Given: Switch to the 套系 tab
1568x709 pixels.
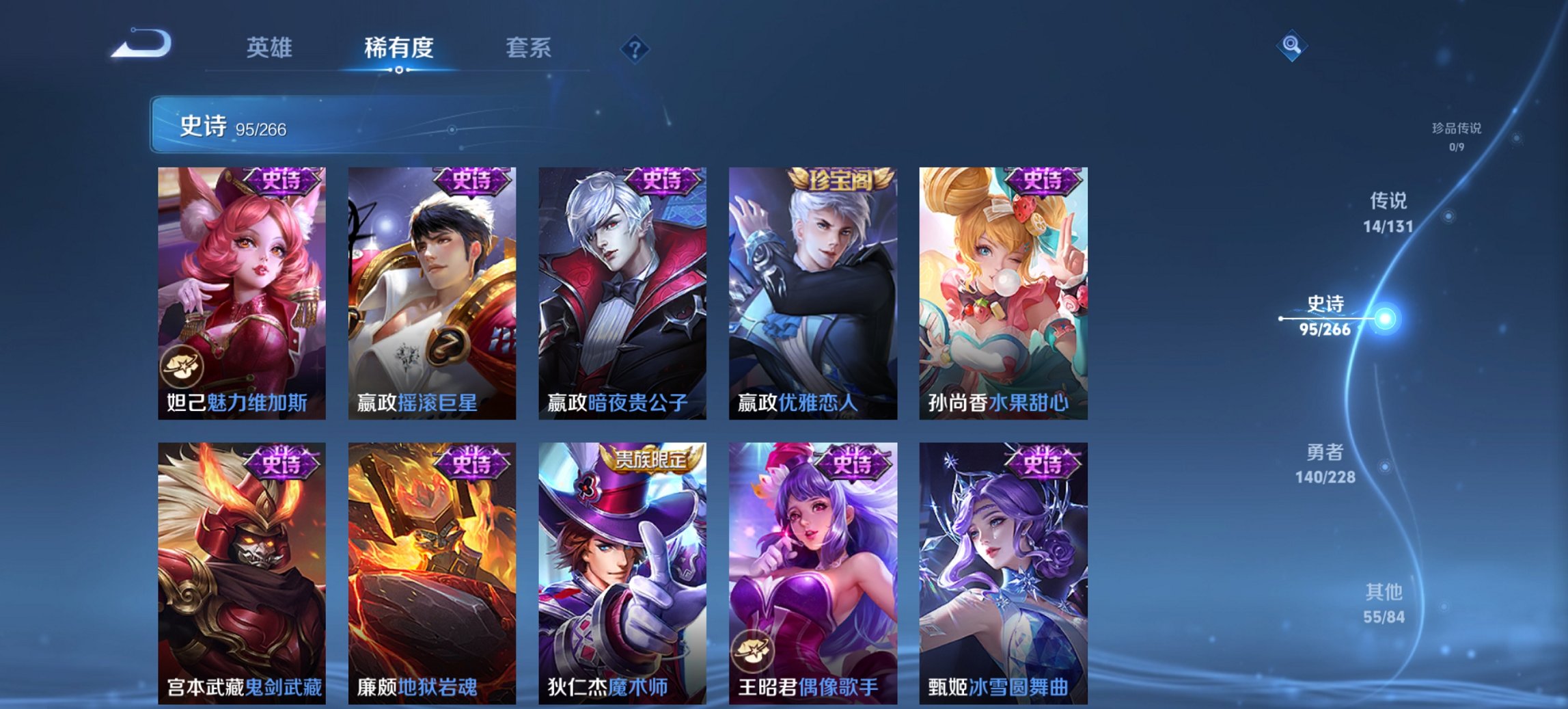Looking at the screenshot, I should 529,48.
